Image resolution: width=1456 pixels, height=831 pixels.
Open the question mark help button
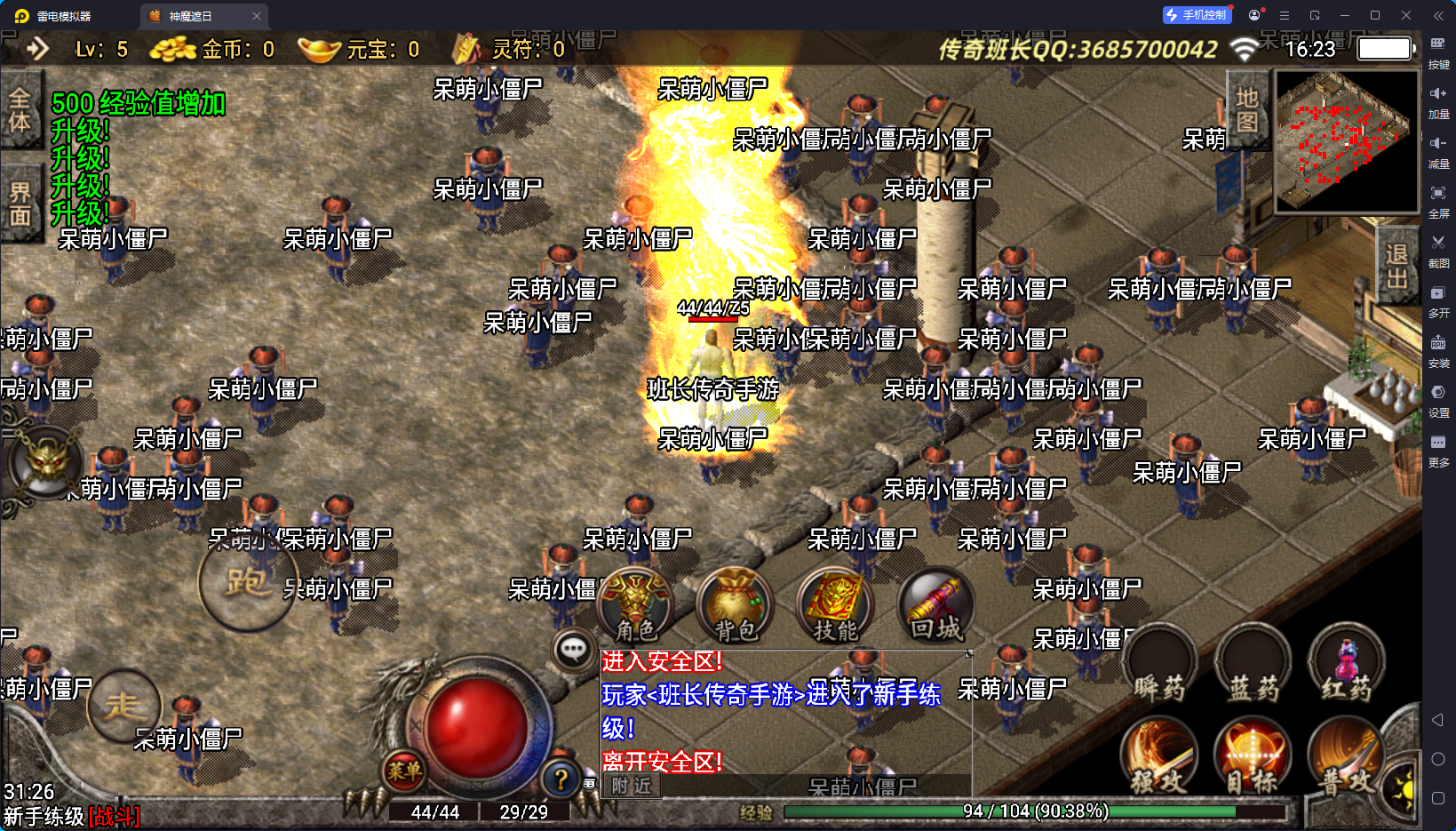561,779
